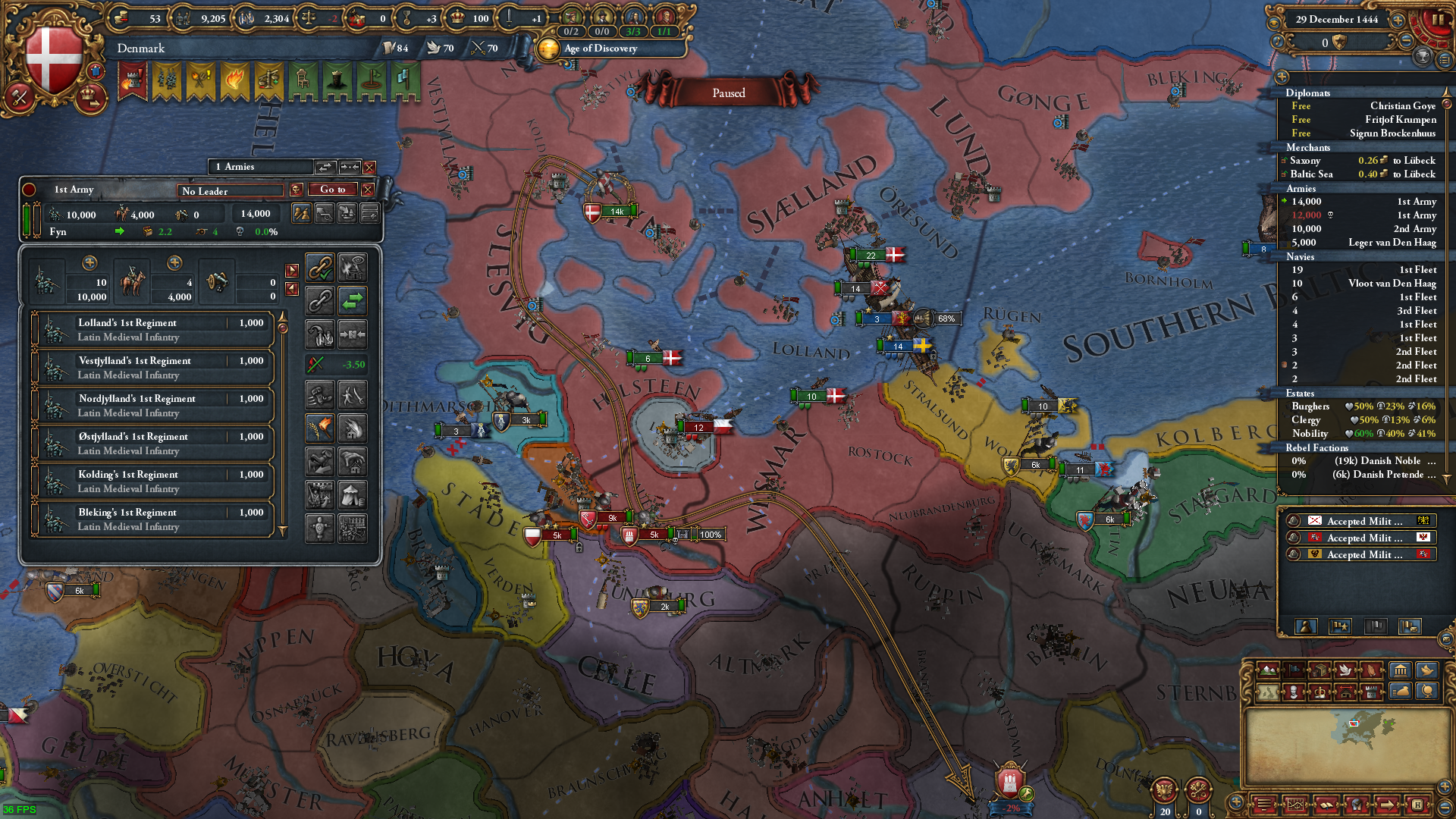Screen dimensions: 1456x819
Task: Open the trade goods mapmode
Action: coord(1319,670)
